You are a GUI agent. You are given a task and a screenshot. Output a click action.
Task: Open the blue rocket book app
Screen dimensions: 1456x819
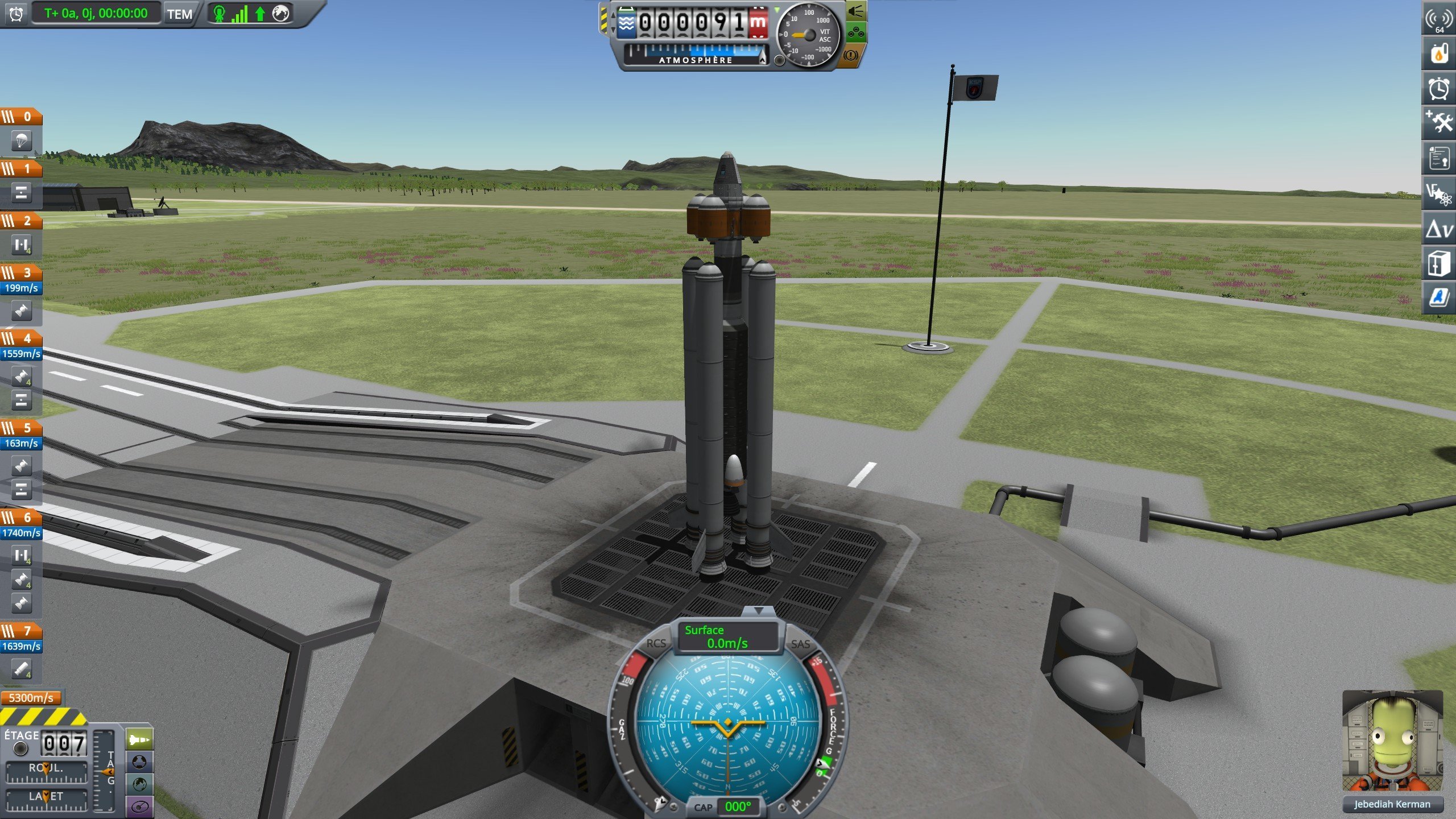(1438, 297)
